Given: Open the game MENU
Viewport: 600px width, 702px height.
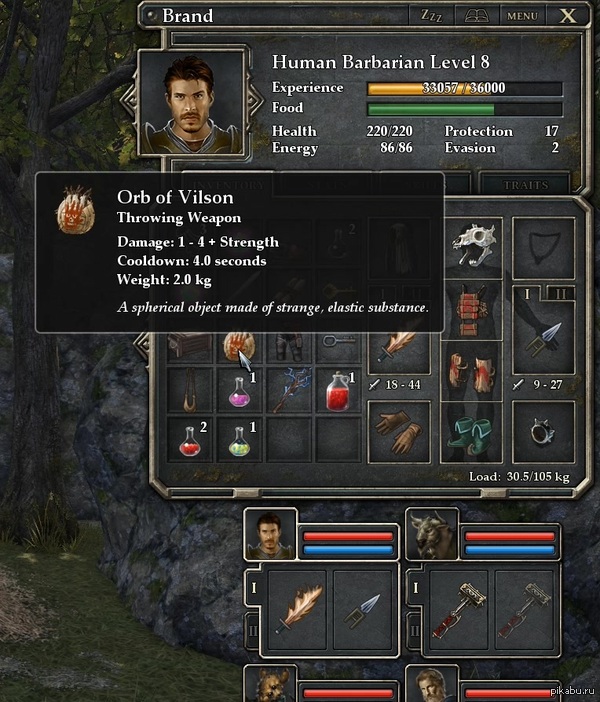Looking at the screenshot, I should (522, 16).
